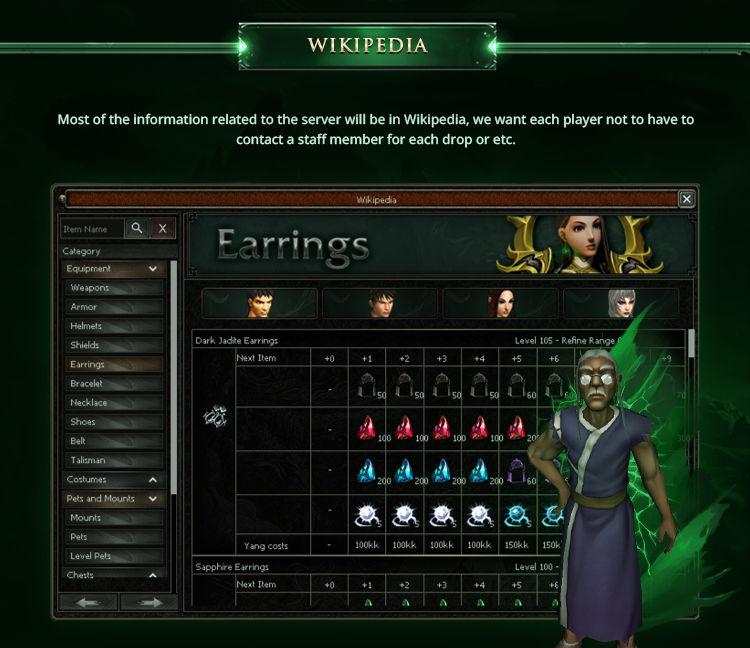Switch to the Shoes category
750x648 pixels.
click(112, 422)
